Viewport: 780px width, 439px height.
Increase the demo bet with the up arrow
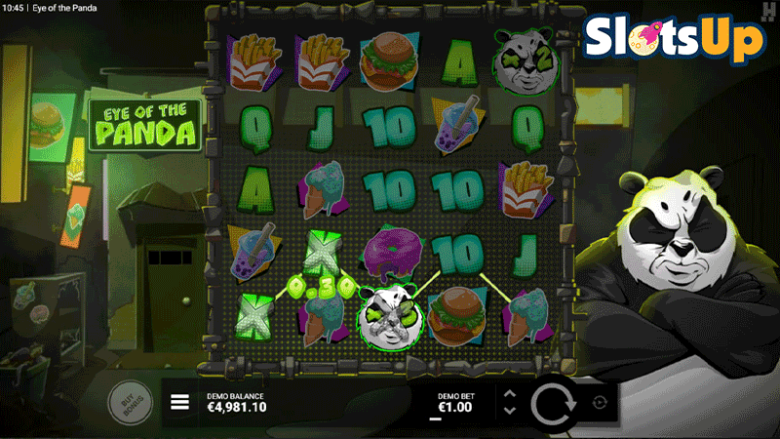509,394
